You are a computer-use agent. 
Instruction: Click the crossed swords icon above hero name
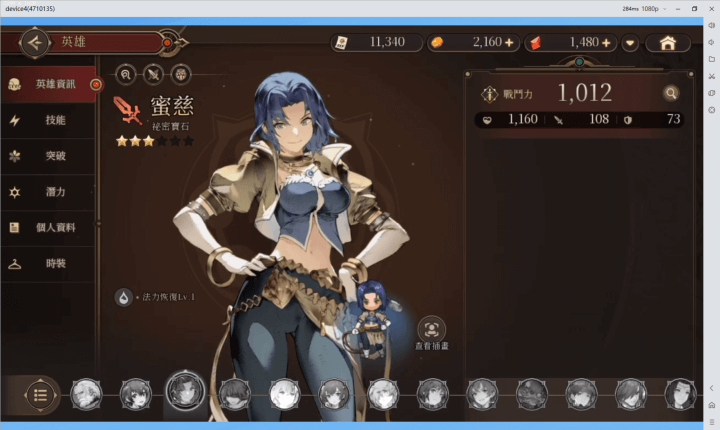click(153, 73)
